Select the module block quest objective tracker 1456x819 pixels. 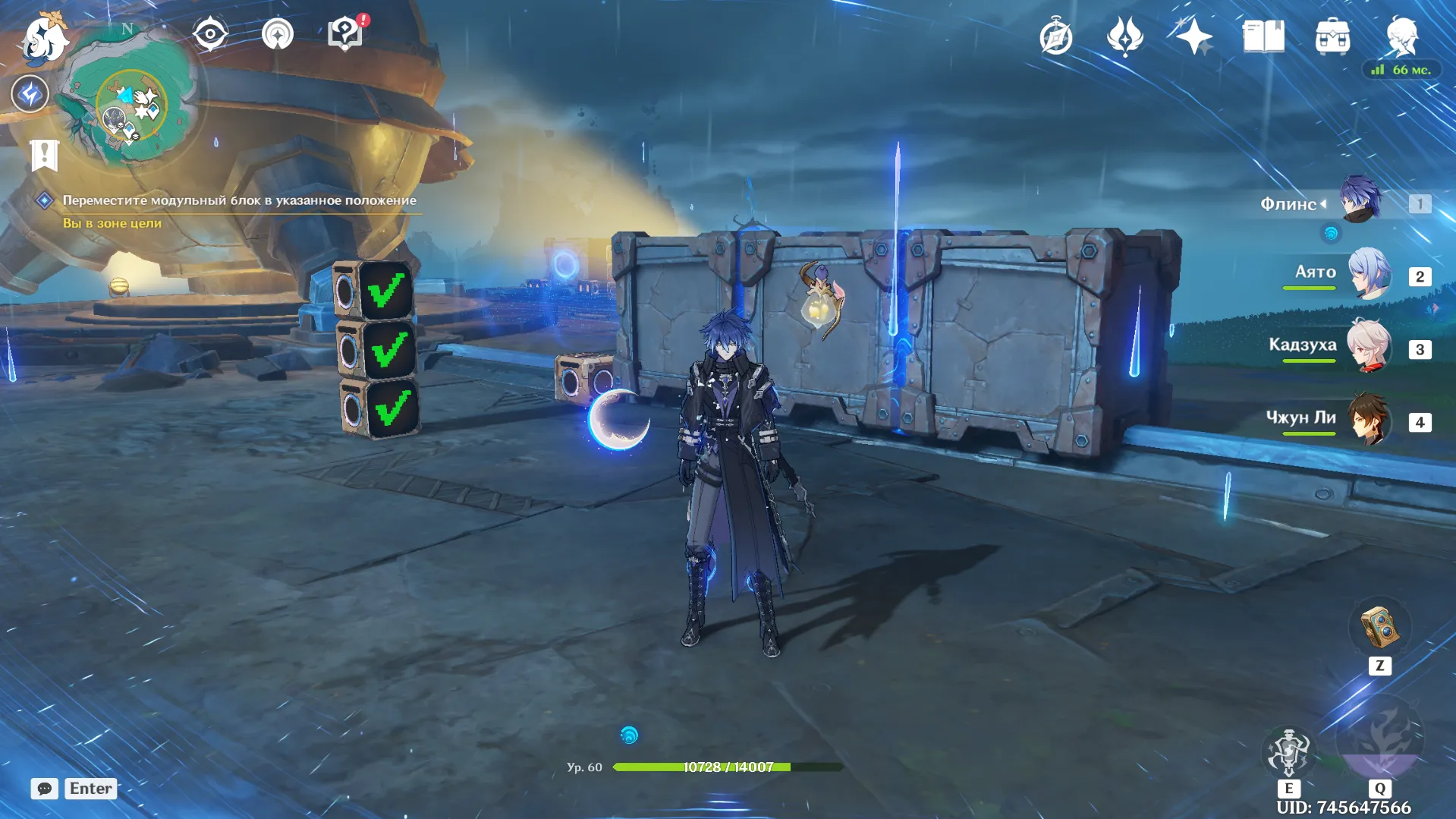pos(238,200)
